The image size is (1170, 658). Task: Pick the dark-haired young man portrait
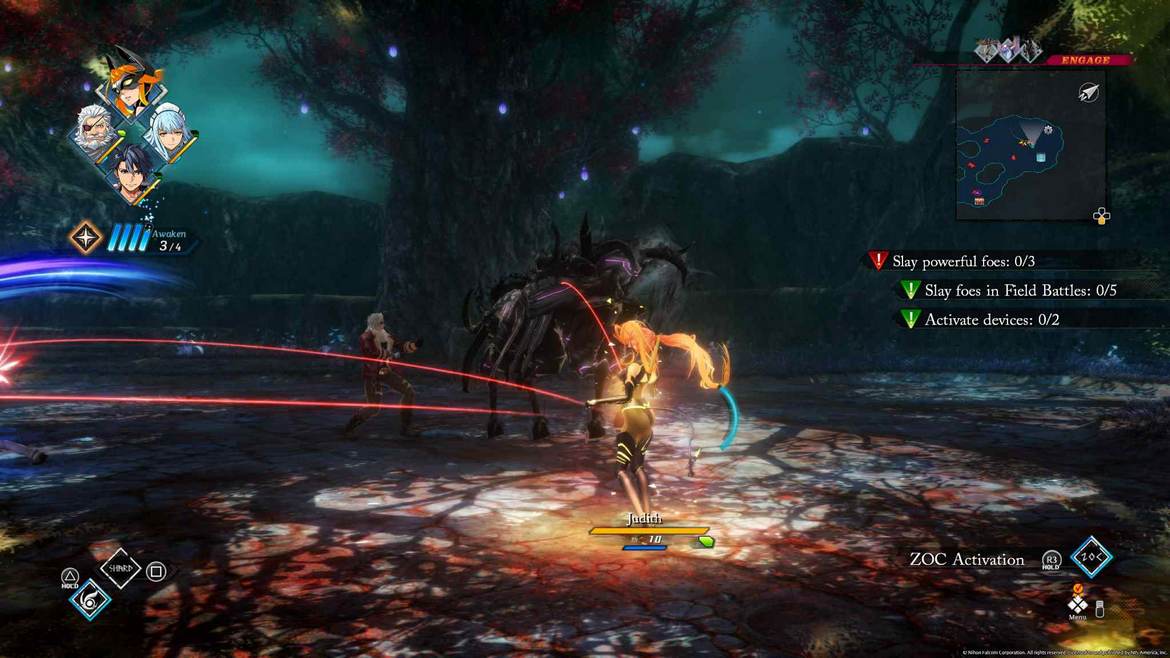click(132, 174)
